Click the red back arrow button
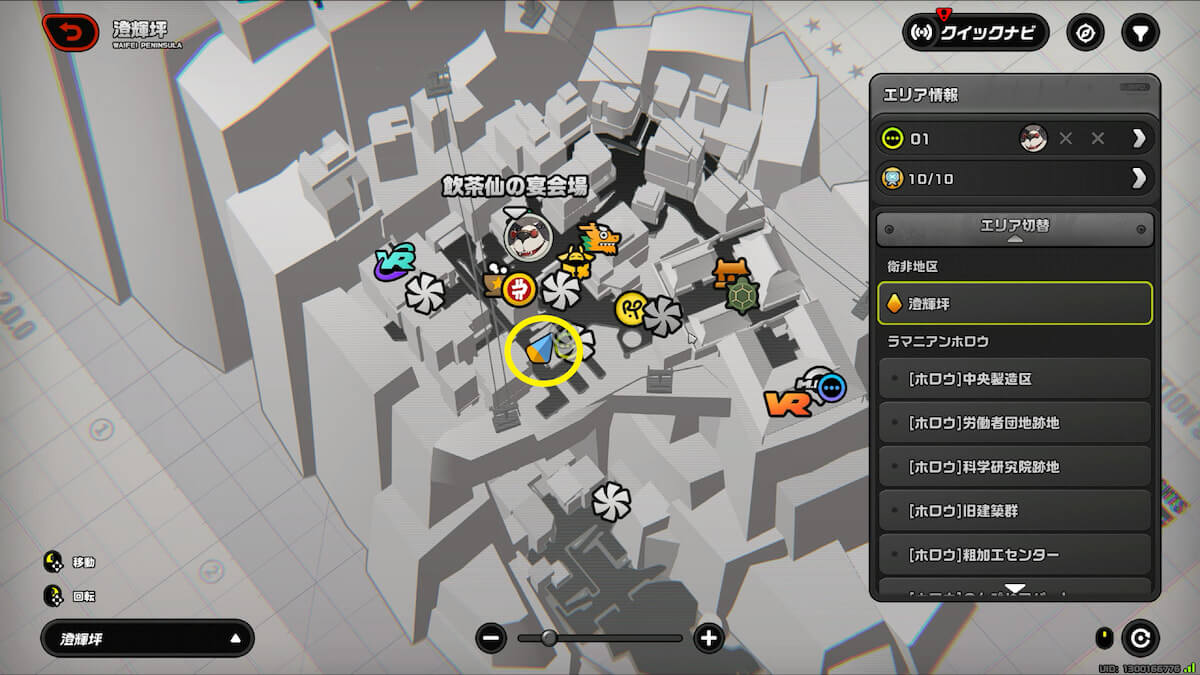 (71, 32)
